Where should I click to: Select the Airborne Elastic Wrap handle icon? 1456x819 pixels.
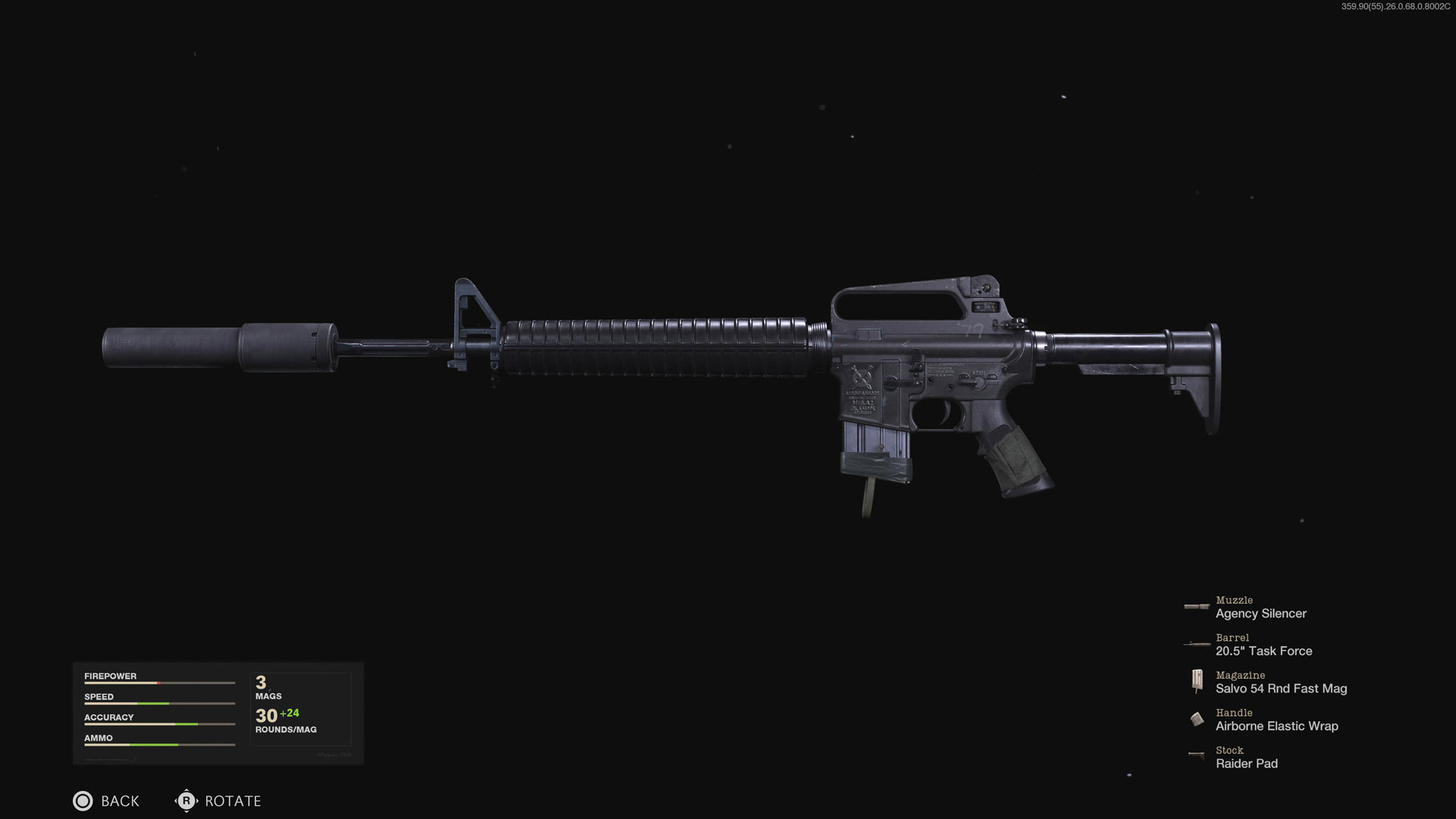tap(1198, 719)
